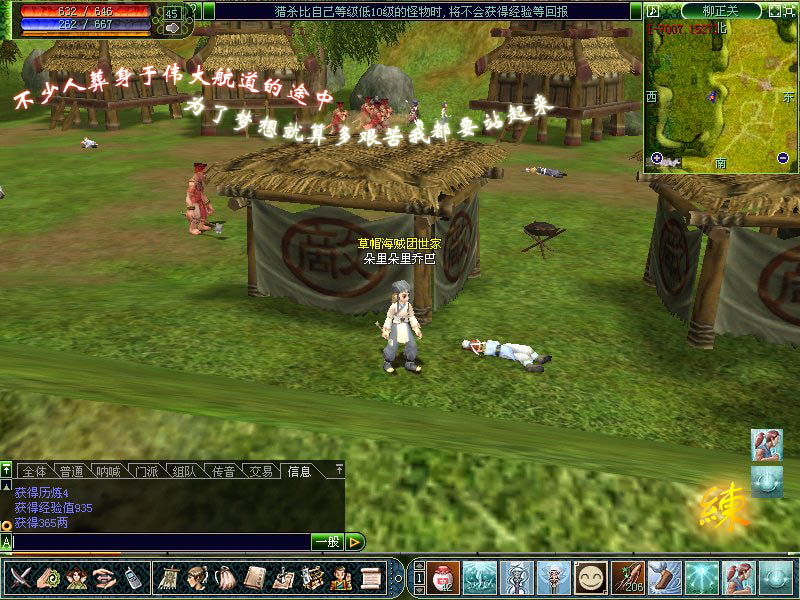
Task: Click the smiley face hotbar slot
Action: pyautogui.click(x=592, y=578)
